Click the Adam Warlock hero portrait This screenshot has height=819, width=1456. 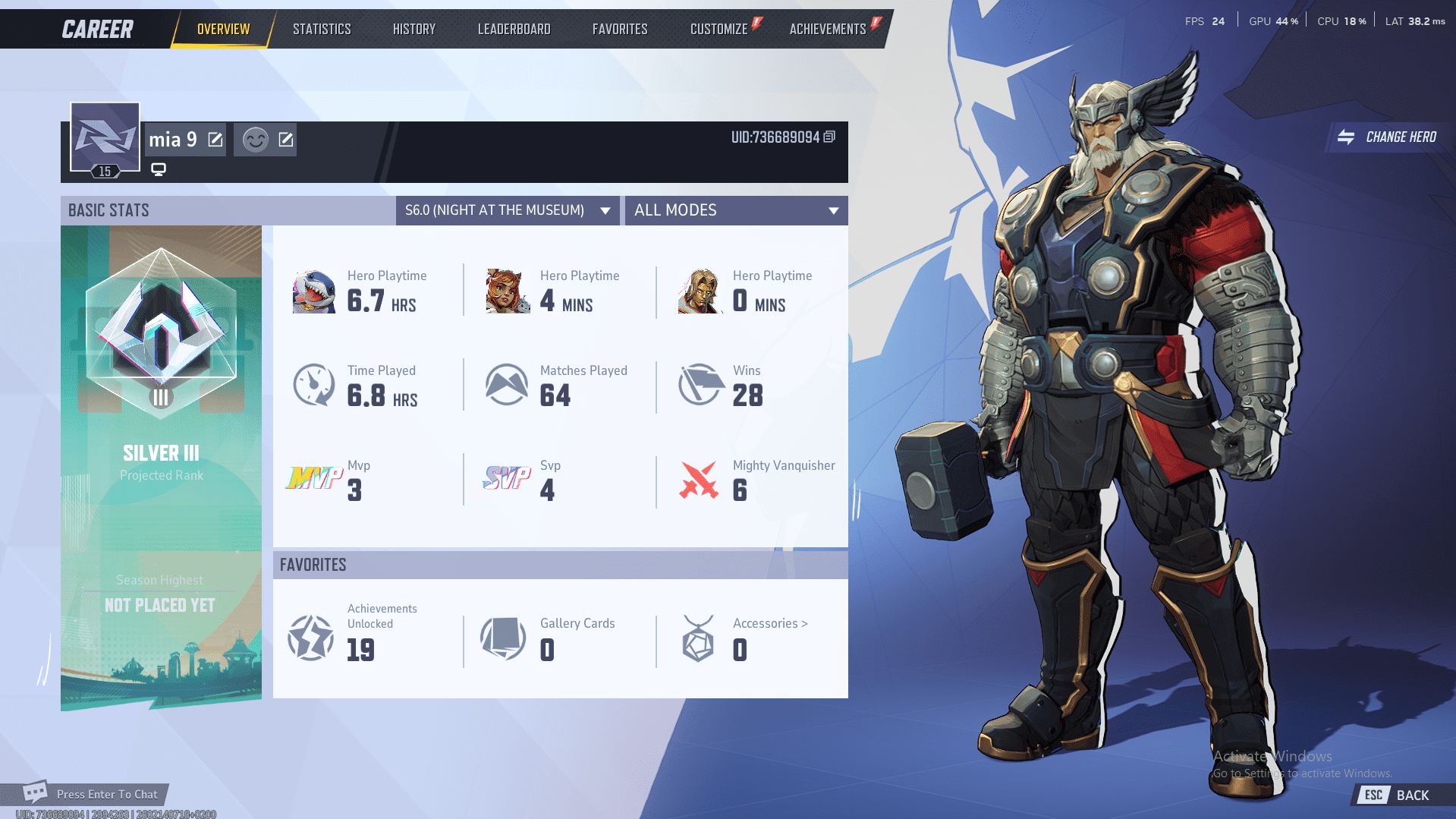[x=699, y=291]
